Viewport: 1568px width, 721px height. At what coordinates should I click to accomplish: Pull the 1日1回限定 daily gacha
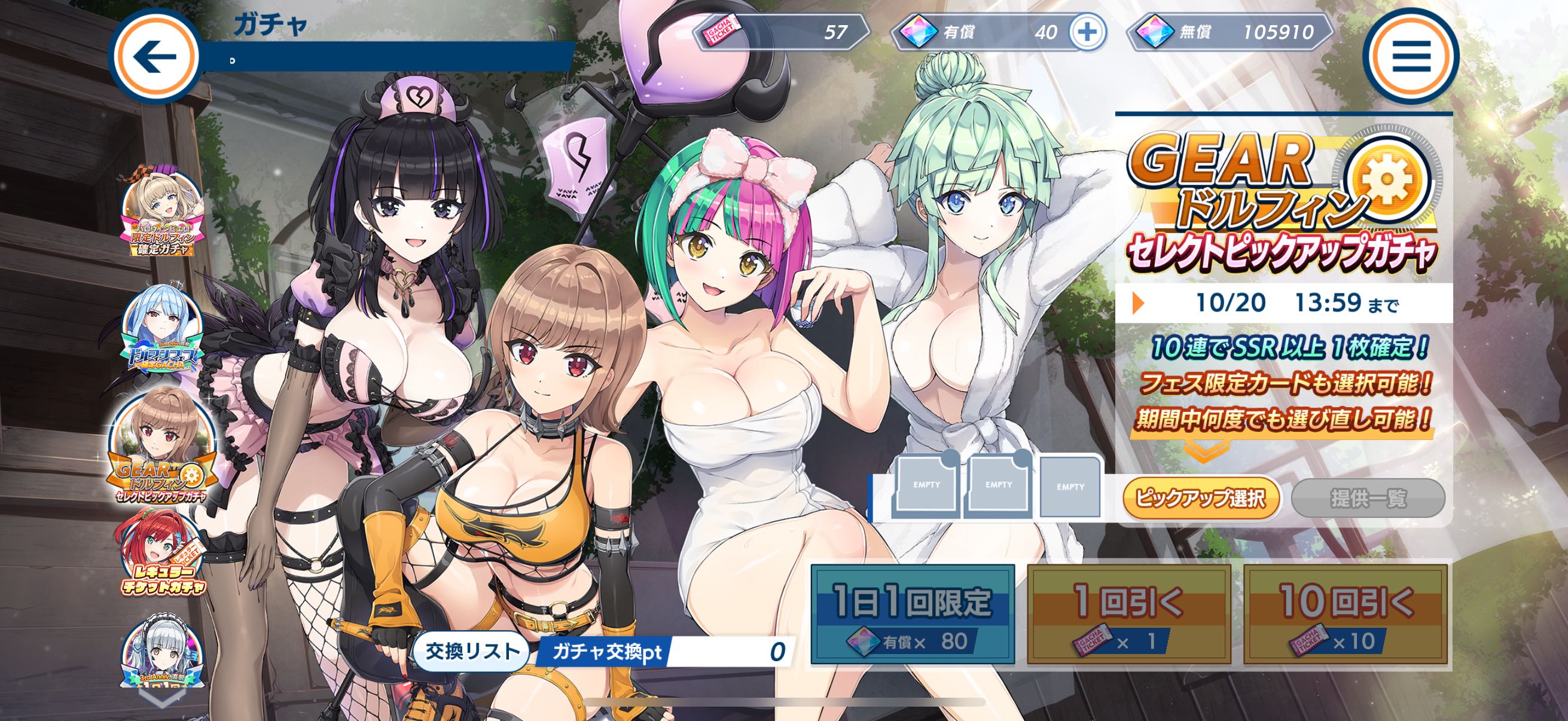click(x=913, y=613)
